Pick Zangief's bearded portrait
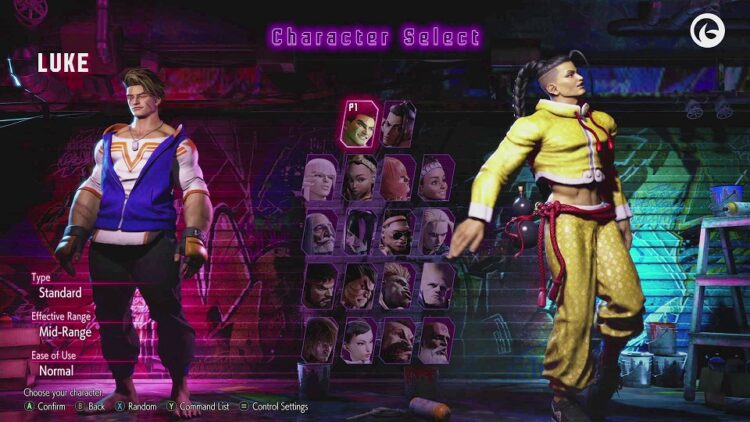This screenshot has height=422, width=750. coord(398,340)
